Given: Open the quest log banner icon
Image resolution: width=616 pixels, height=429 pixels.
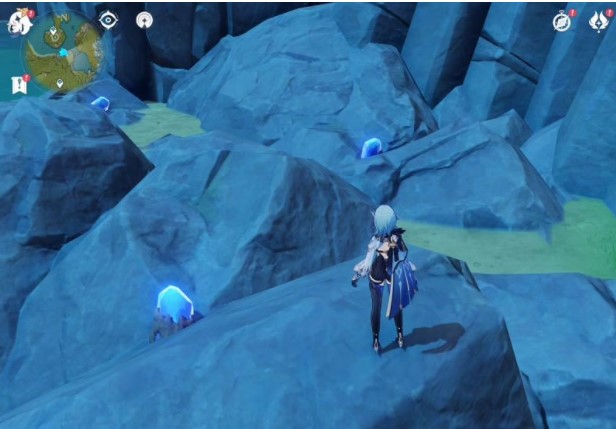Looking at the screenshot, I should coord(18,86).
